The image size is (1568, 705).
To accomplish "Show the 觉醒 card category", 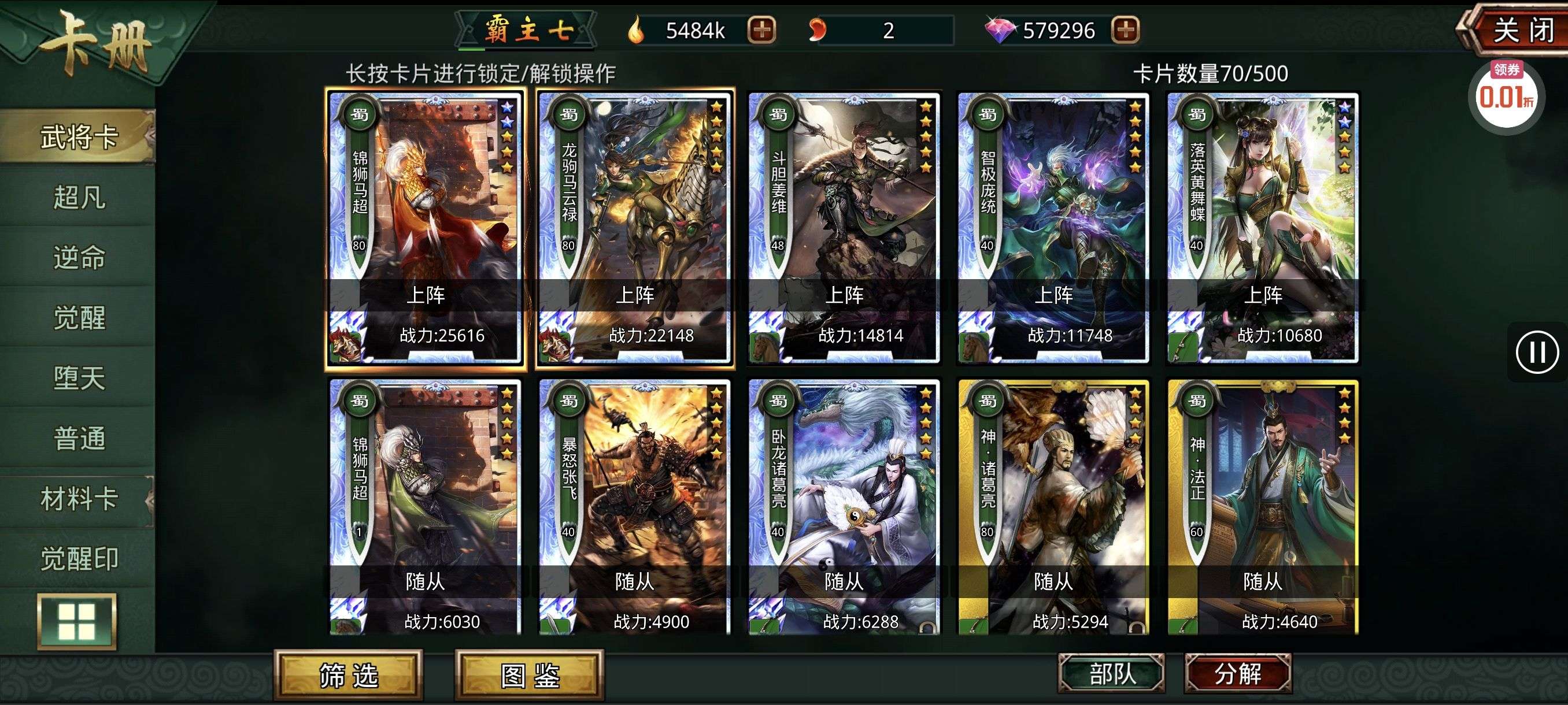I will pos(79,317).
